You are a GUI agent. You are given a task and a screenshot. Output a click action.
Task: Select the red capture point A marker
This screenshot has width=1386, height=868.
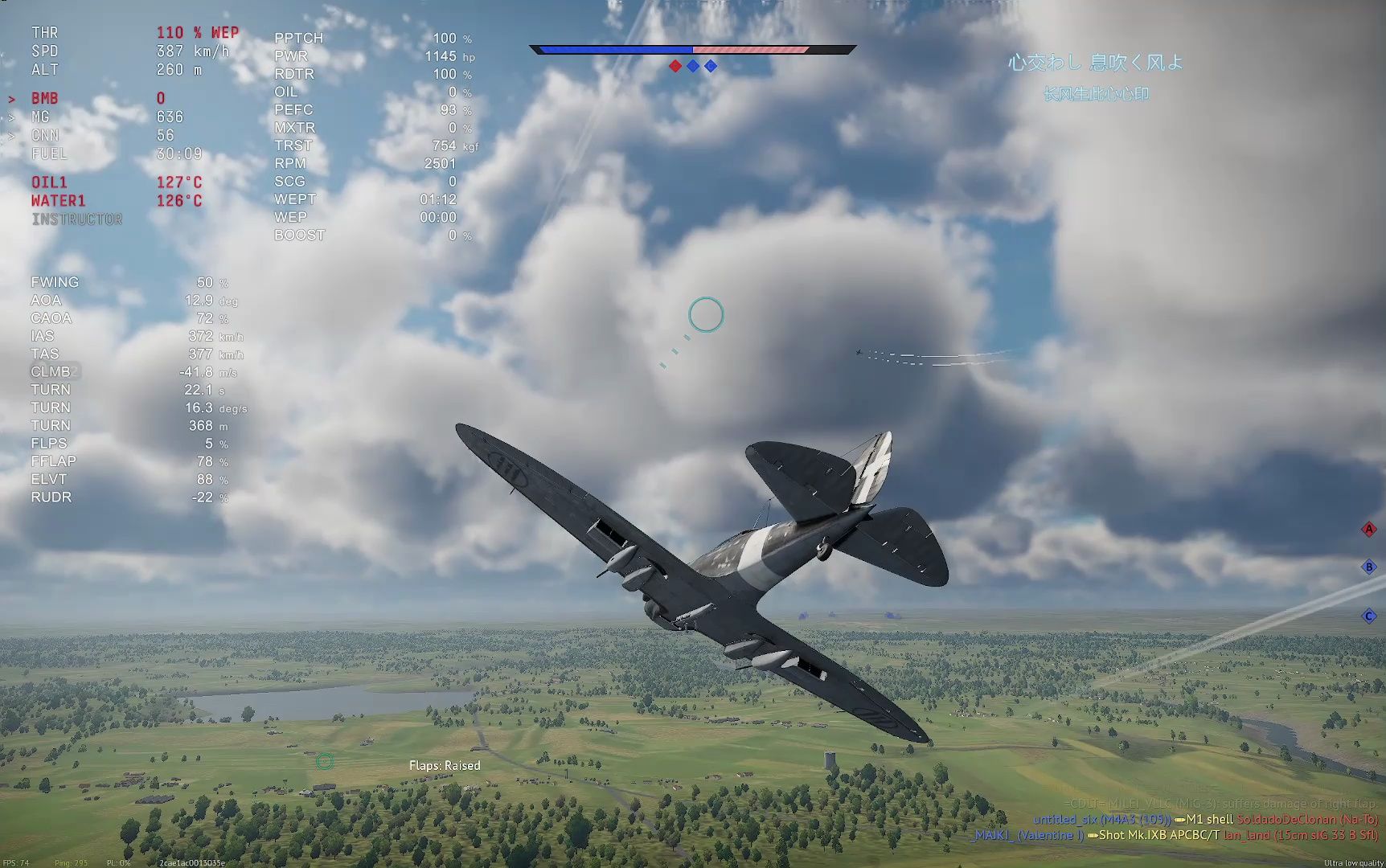[1368, 529]
